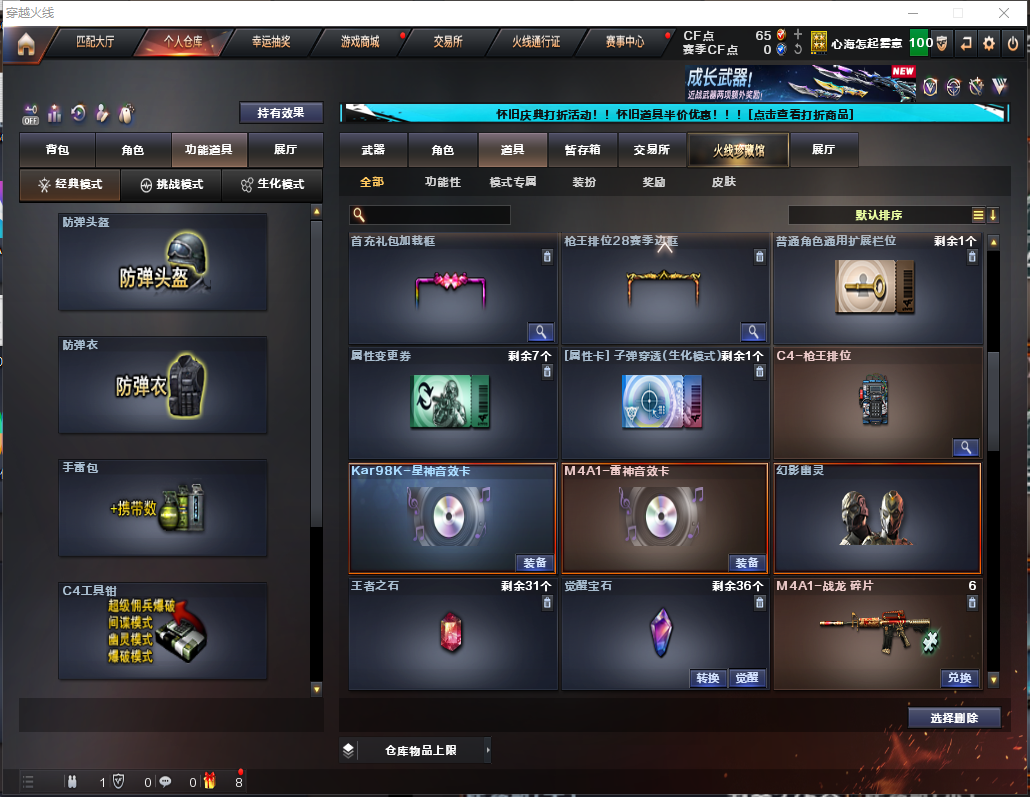
Task: Open the 游戏商城 game store
Action: point(360,42)
